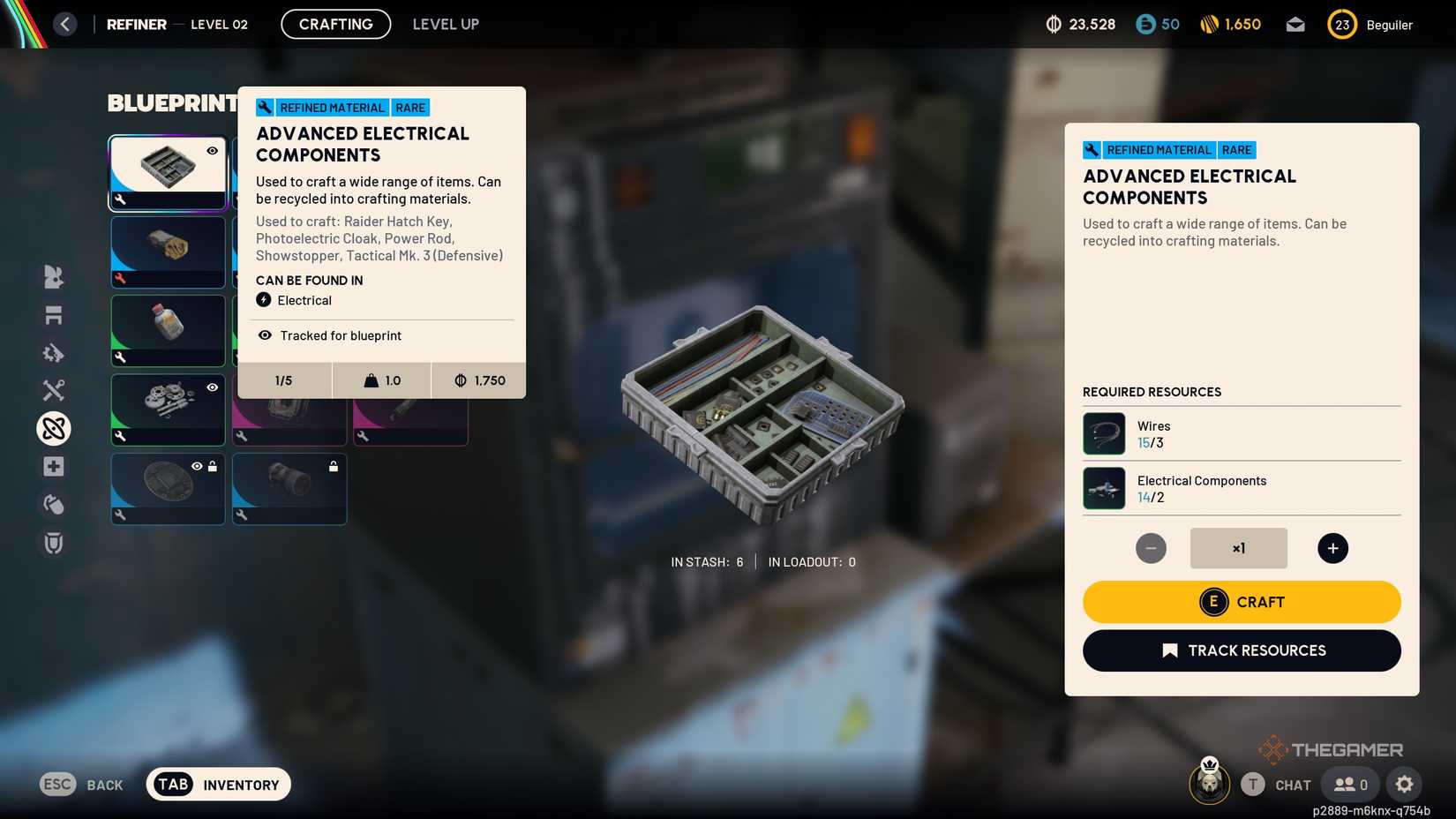
Task: Click Track Resources button
Action: coord(1241,650)
